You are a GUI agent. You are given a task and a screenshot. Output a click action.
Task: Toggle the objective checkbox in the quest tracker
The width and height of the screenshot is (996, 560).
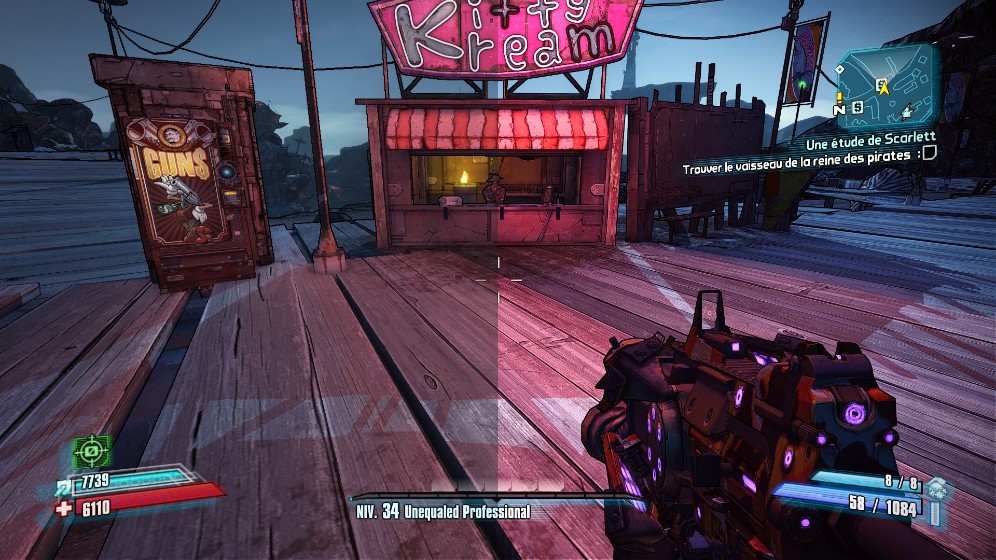pyautogui.click(x=928, y=154)
